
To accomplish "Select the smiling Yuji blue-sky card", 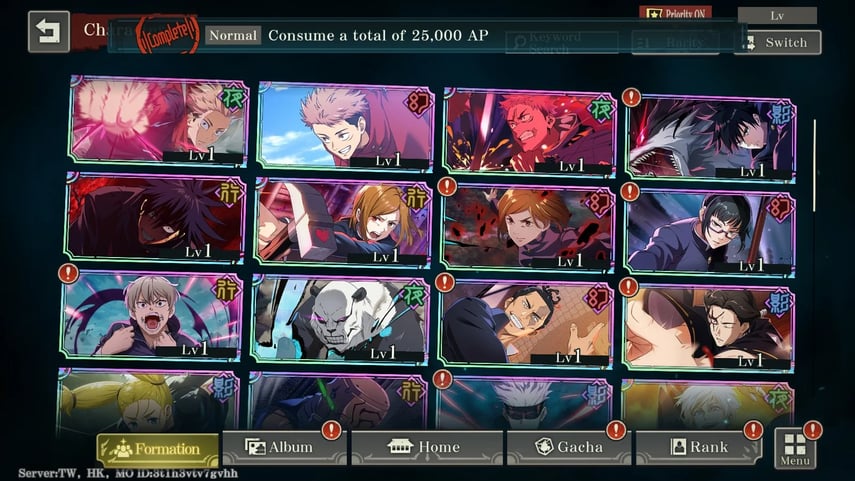I will click(x=346, y=126).
